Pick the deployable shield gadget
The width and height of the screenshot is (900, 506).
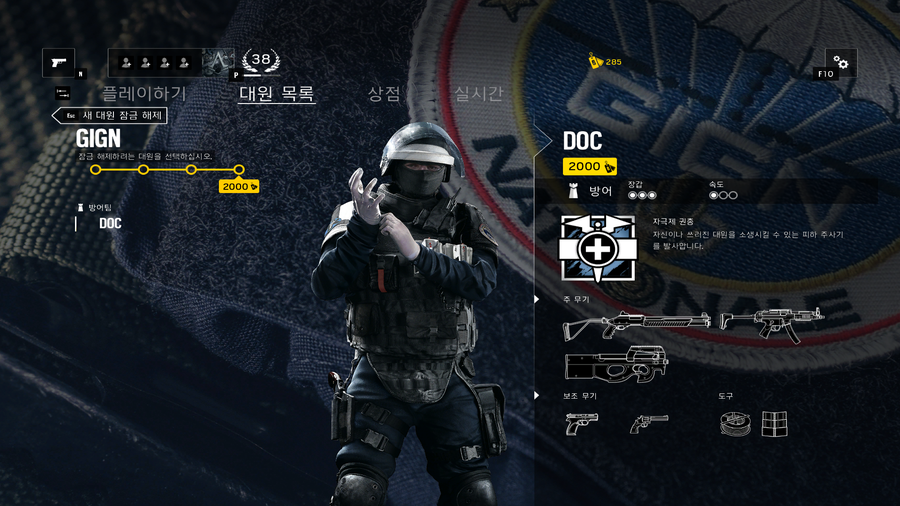pyautogui.click(x=774, y=424)
